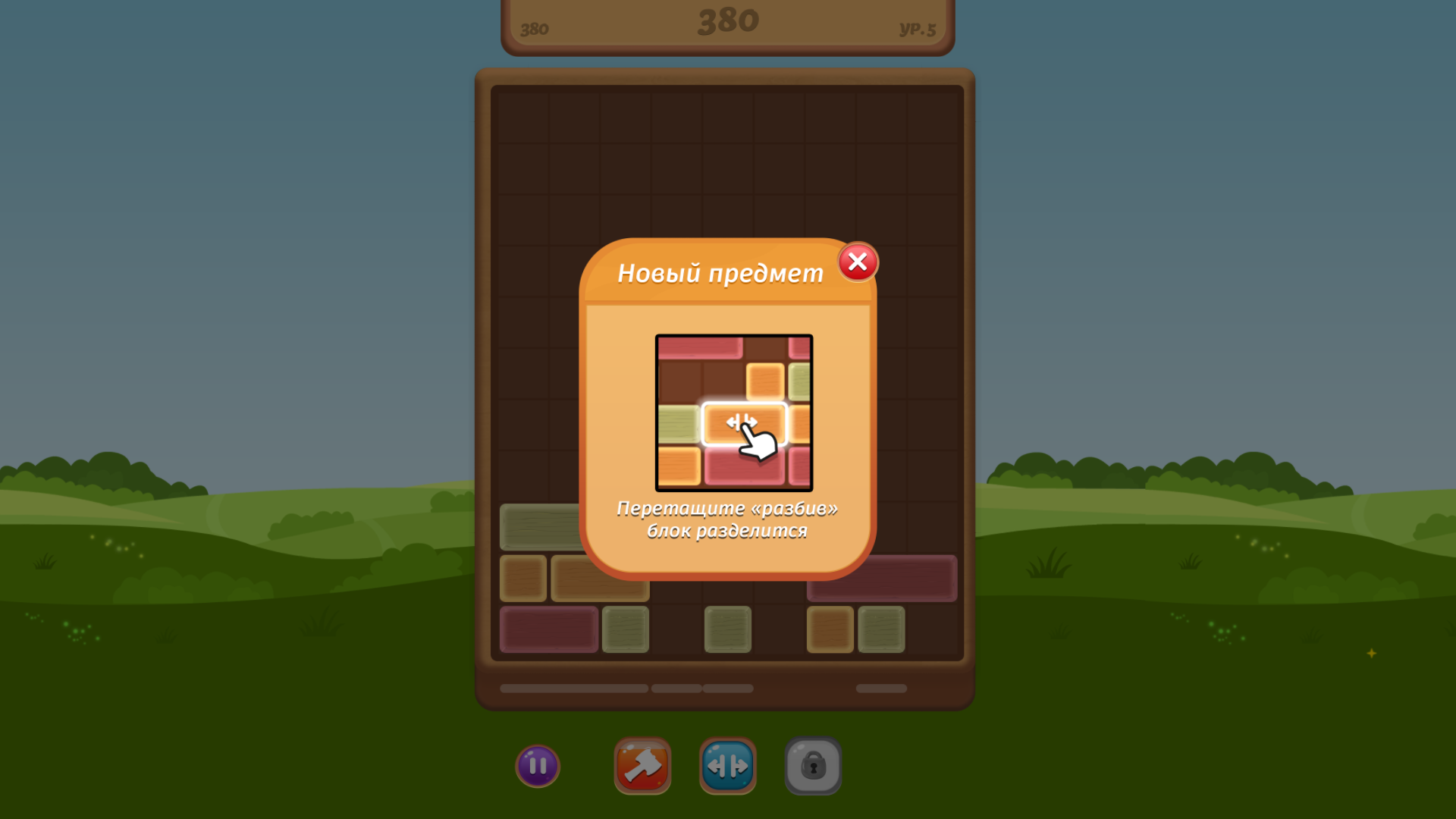The image size is (1456, 819).
Task: Click the split arrows icon in the tutorial image
Action: tap(742, 422)
